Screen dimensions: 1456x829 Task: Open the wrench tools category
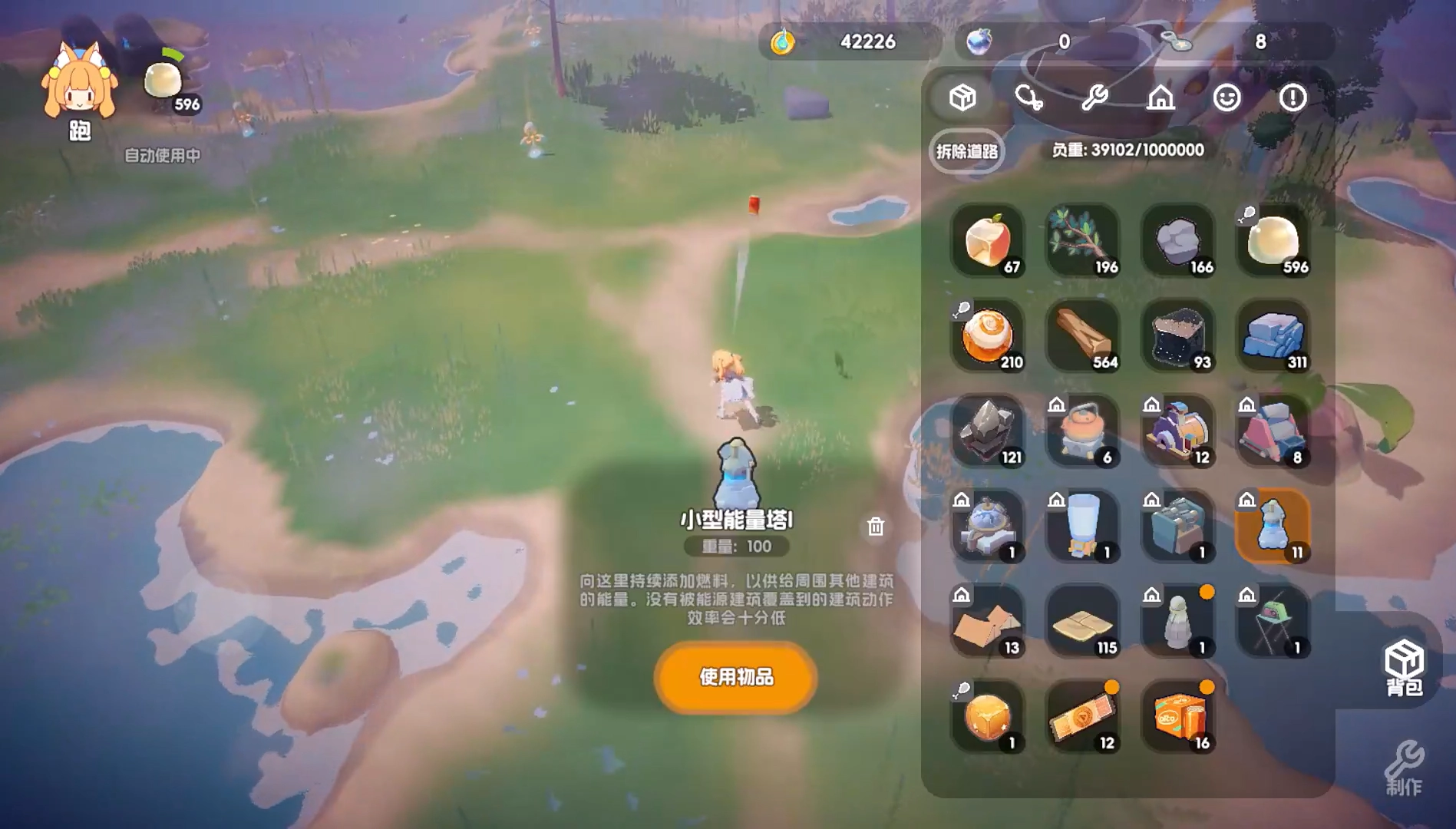coord(1094,97)
